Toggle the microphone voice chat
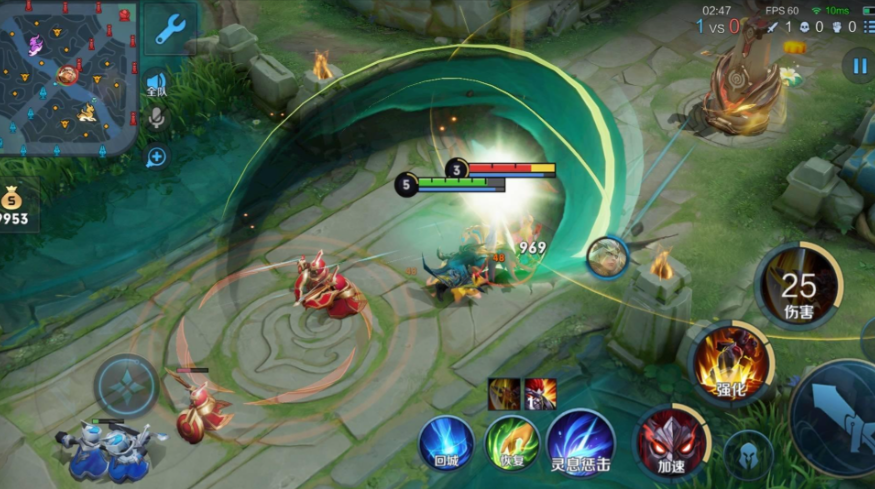 [x=156, y=120]
